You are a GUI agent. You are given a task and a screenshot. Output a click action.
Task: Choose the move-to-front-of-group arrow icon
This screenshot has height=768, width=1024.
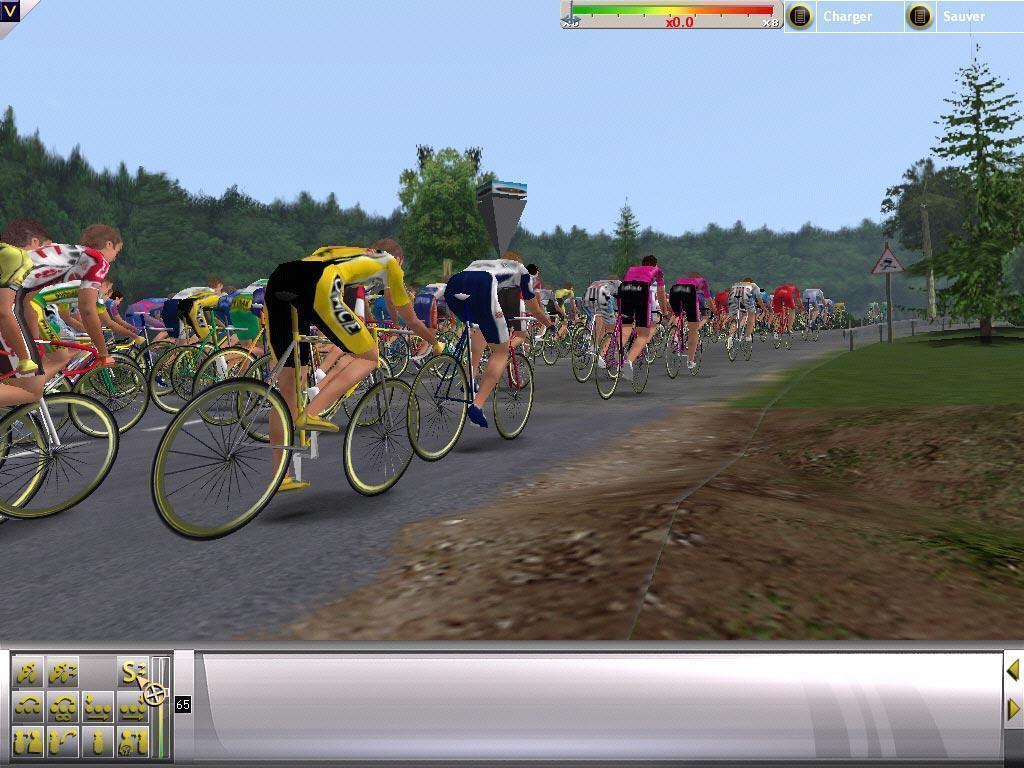coord(131,707)
